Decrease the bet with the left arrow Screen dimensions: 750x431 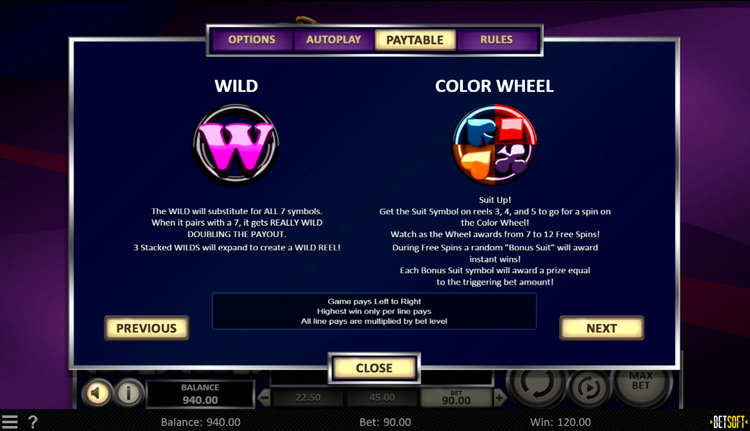pyautogui.click(x=265, y=398)
